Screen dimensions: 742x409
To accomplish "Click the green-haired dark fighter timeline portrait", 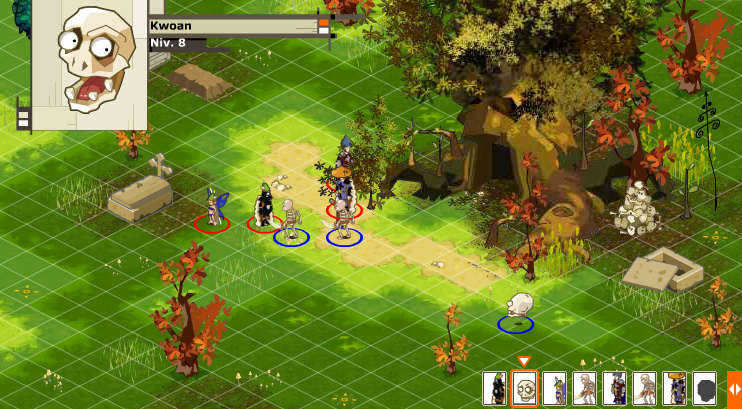I will point(494,388).
